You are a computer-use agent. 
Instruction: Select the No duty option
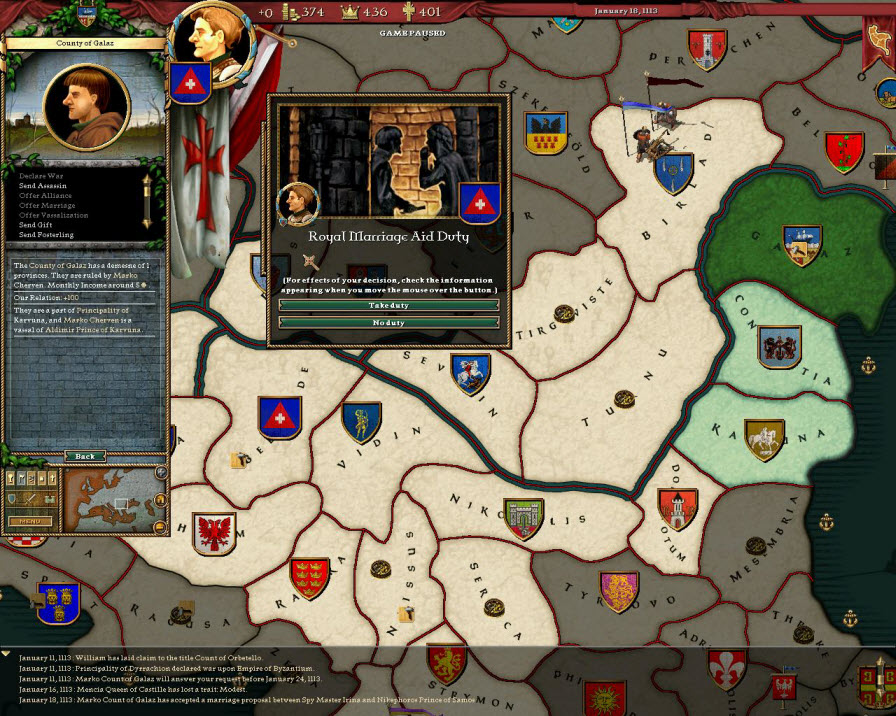pos(388,322)
